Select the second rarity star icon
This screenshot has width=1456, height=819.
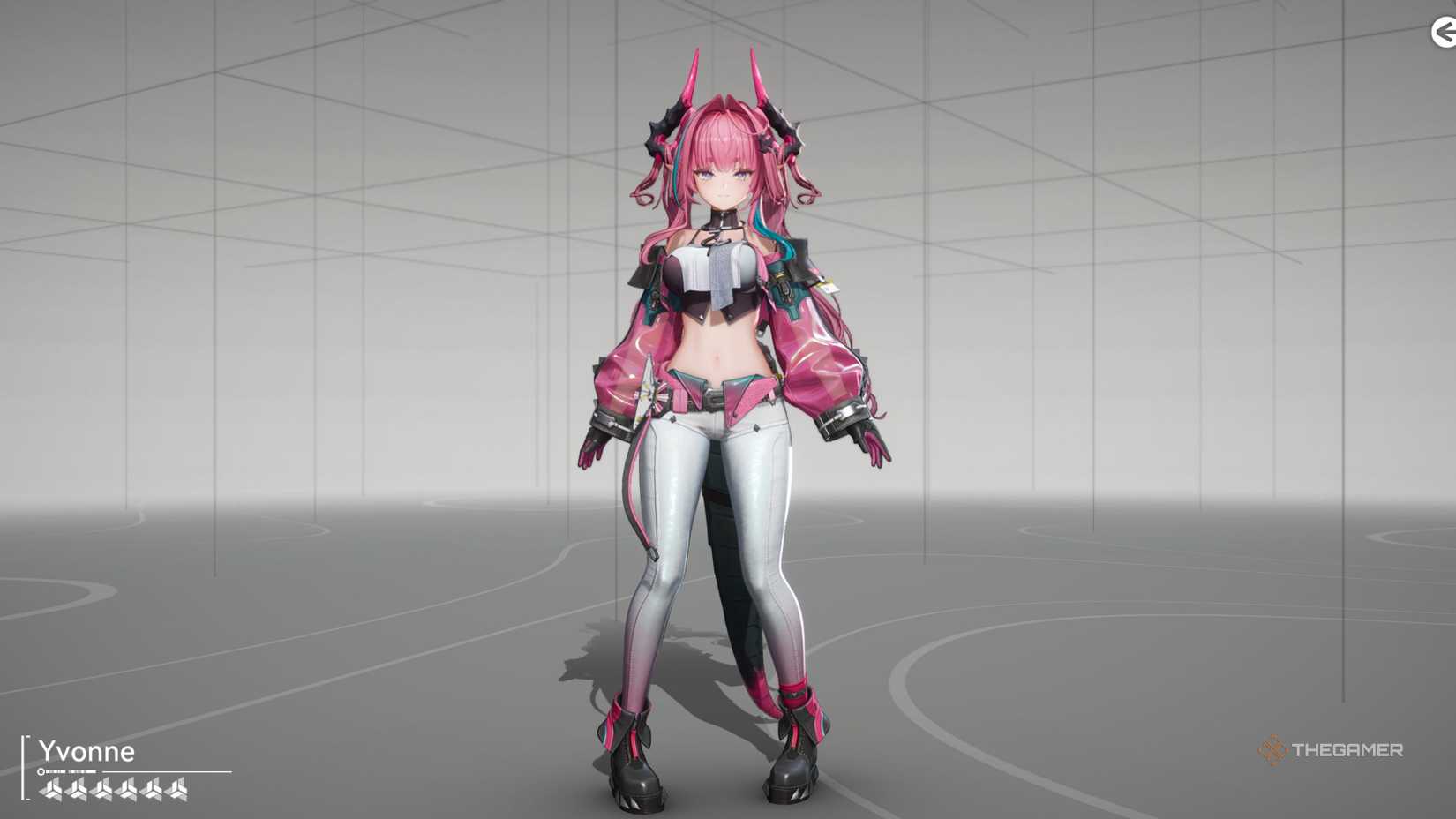point(76,790)
